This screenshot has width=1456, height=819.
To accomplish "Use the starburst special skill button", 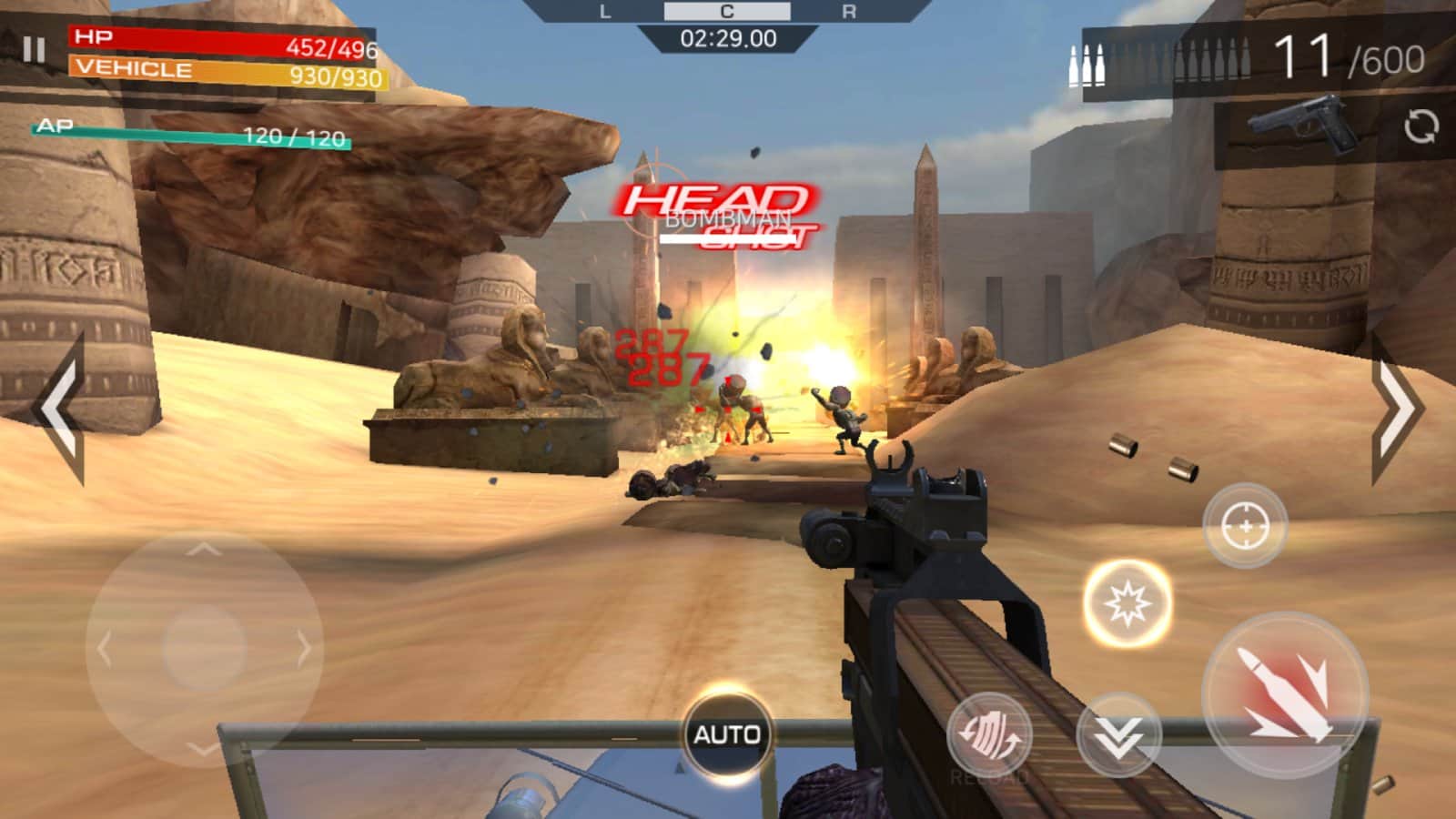I will (x=1127, y=603).
